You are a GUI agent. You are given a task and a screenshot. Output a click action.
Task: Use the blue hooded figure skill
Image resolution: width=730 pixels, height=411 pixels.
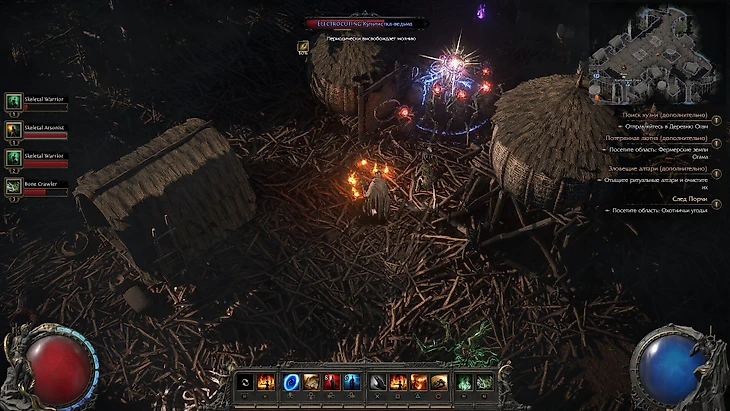[349, 381]
